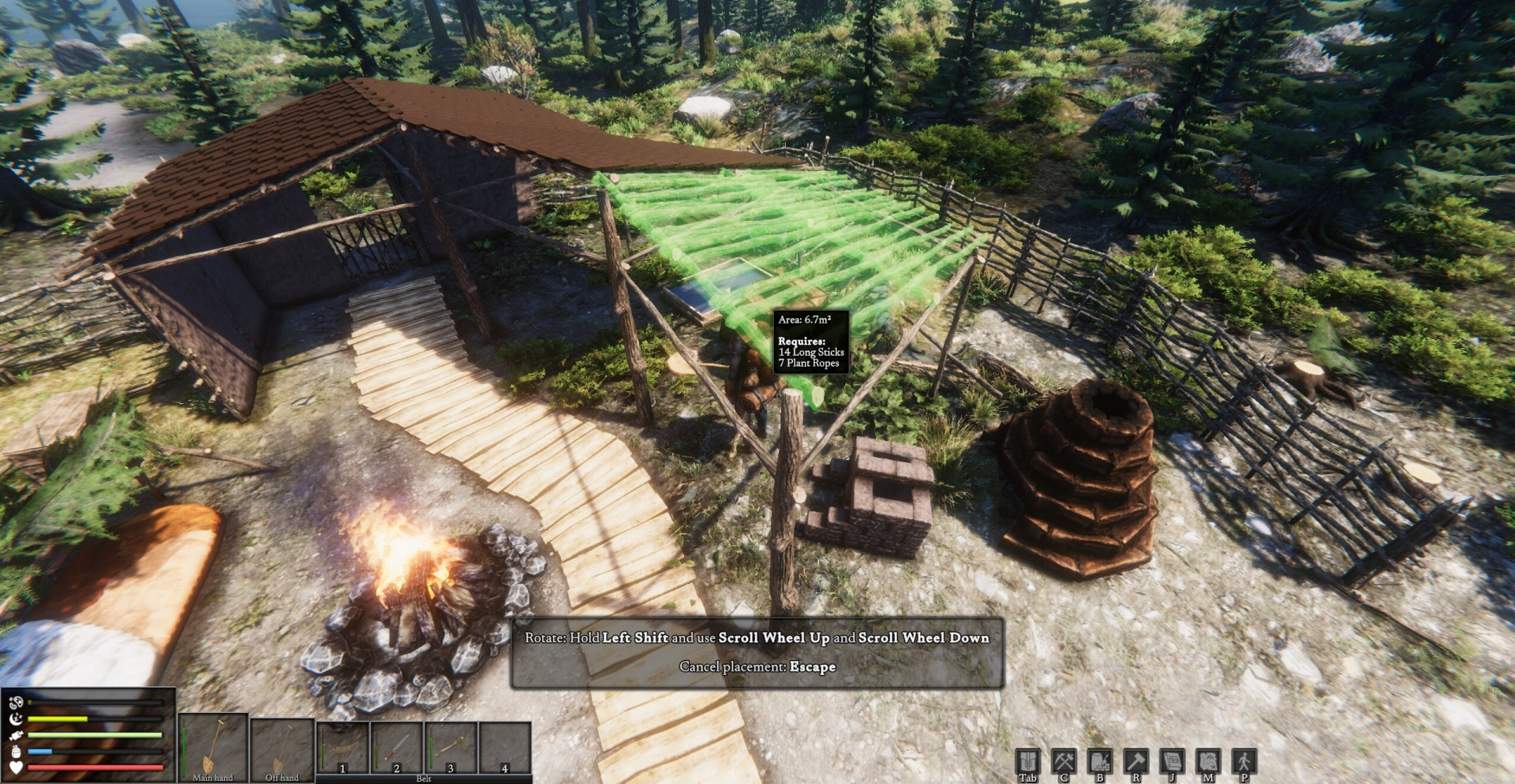Show the world map icon

click(1208, 762)
